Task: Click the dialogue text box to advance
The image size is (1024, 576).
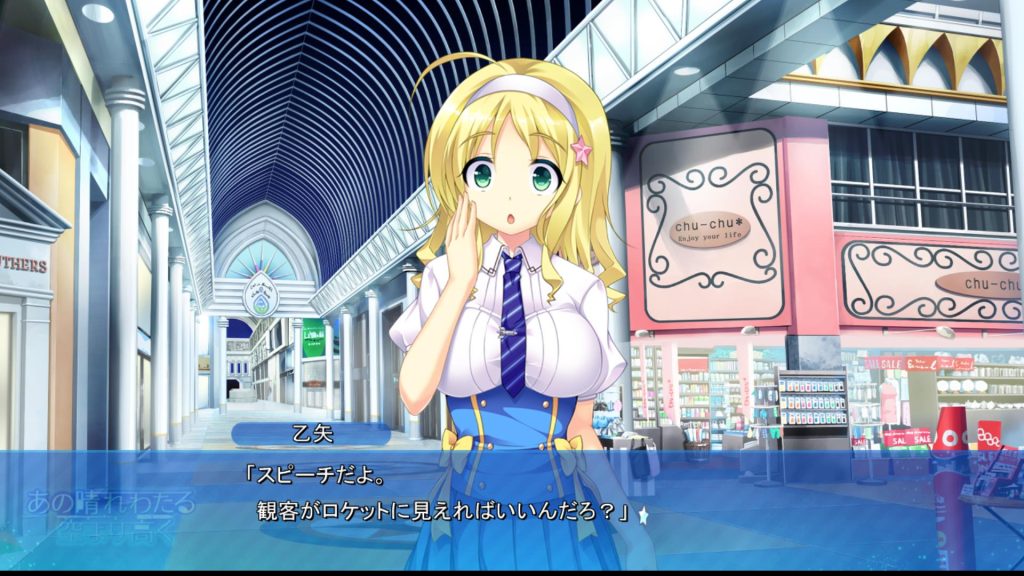Action: pyautogui.click(x=512, y=500)
